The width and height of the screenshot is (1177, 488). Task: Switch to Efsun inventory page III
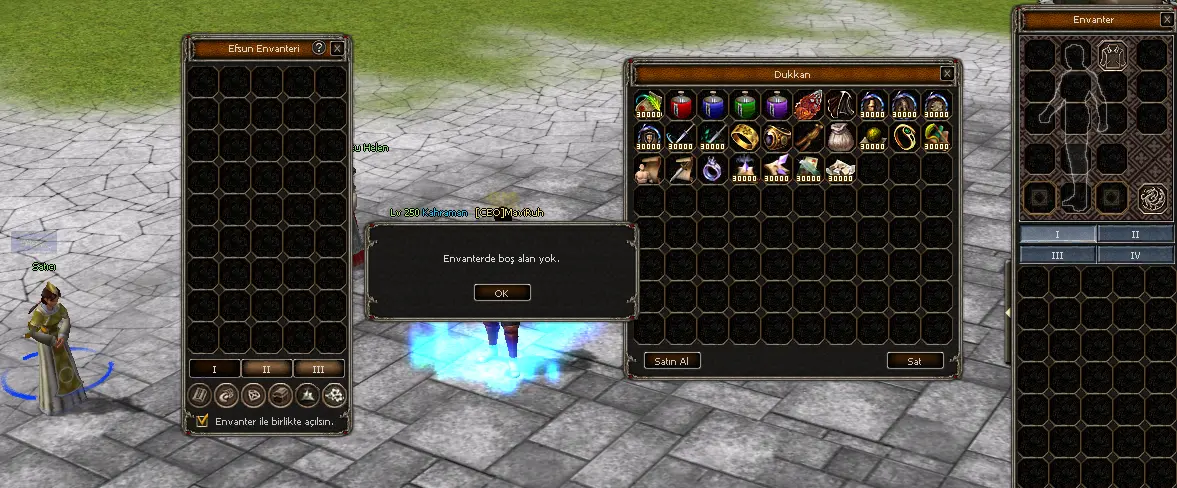(x=319, y=369)
